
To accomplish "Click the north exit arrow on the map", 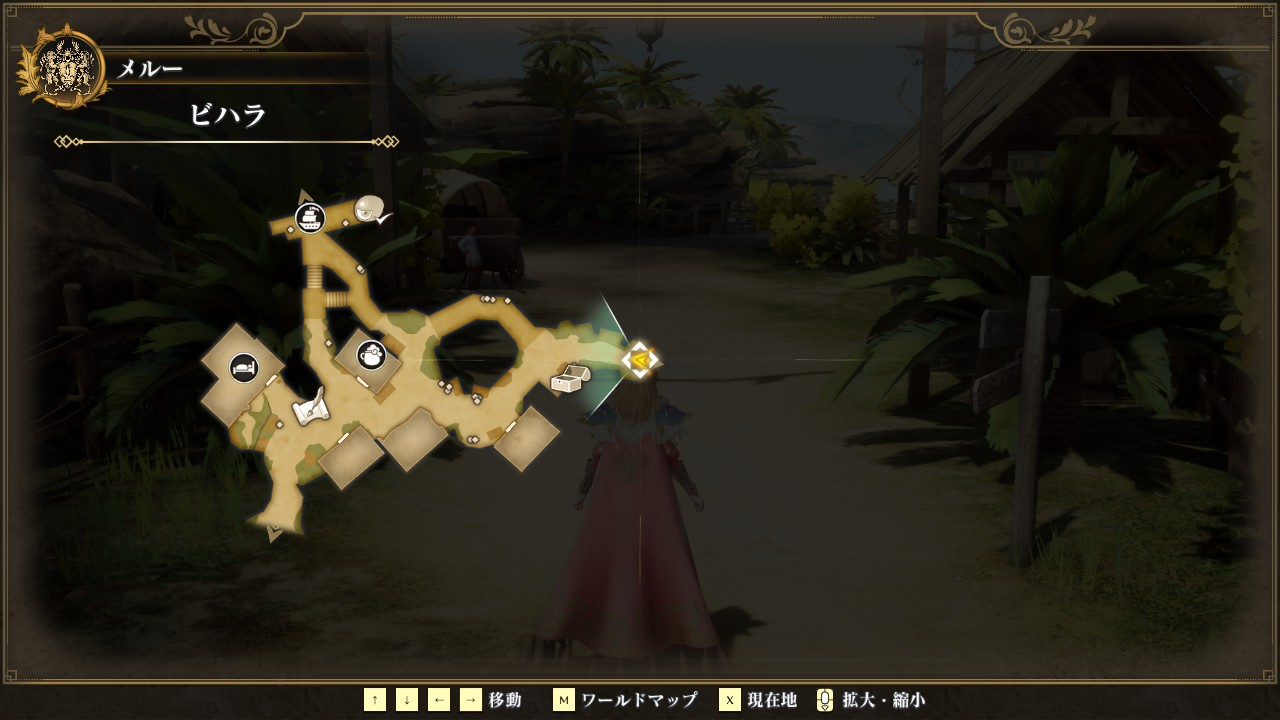I will (305, 195).
